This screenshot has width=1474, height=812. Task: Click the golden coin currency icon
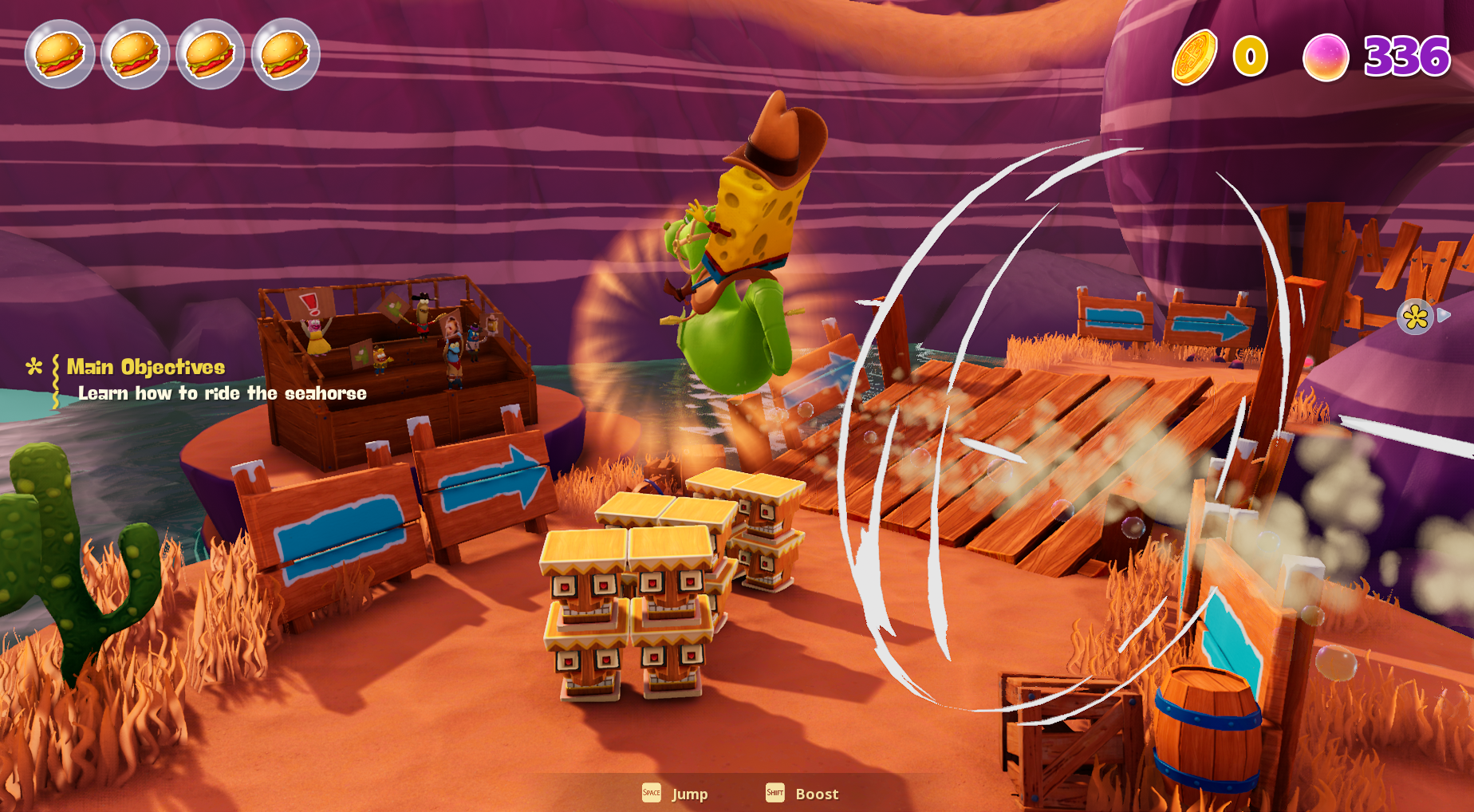tap(1193, 56)
